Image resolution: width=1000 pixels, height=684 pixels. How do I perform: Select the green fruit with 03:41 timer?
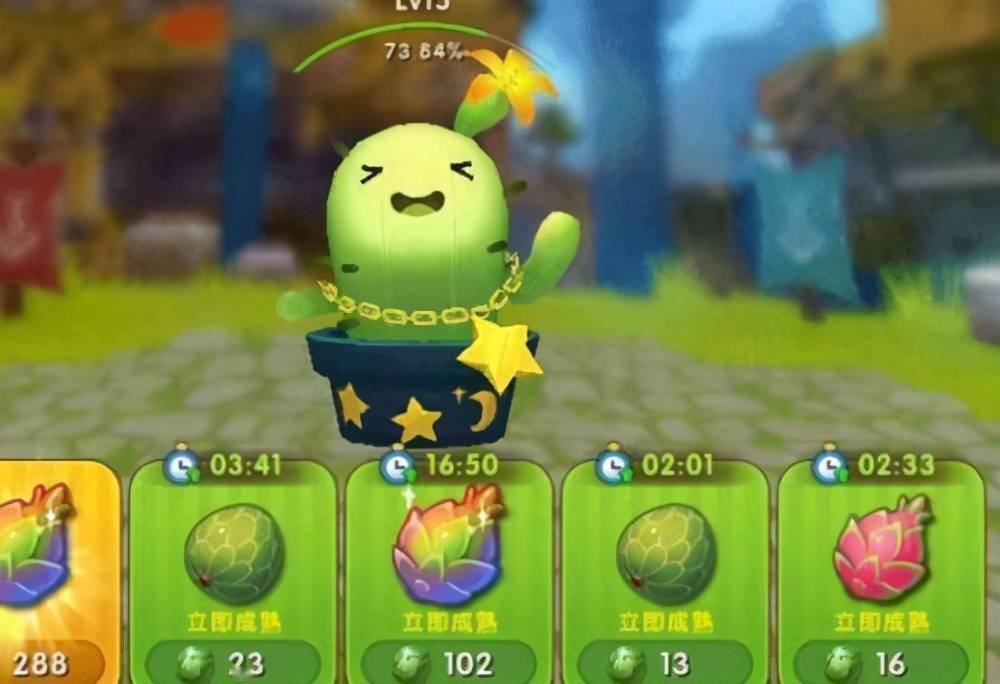coord(233,554)
